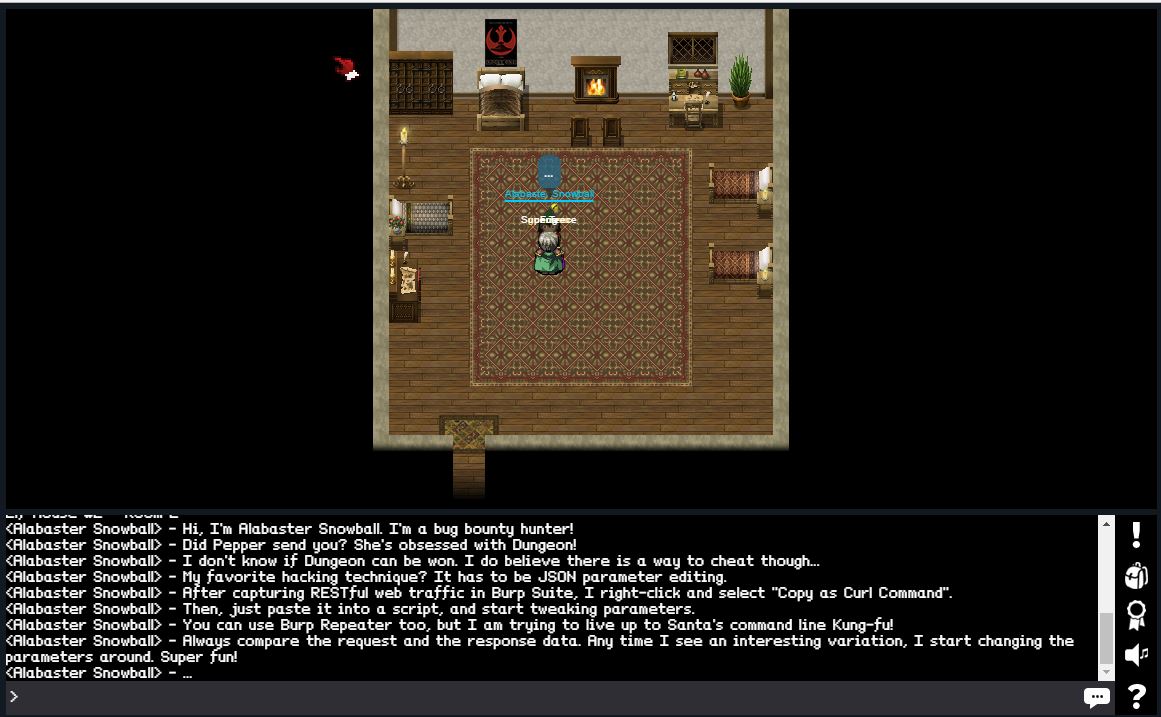
Task: Open the question mark help
Action: point(1136,696)
